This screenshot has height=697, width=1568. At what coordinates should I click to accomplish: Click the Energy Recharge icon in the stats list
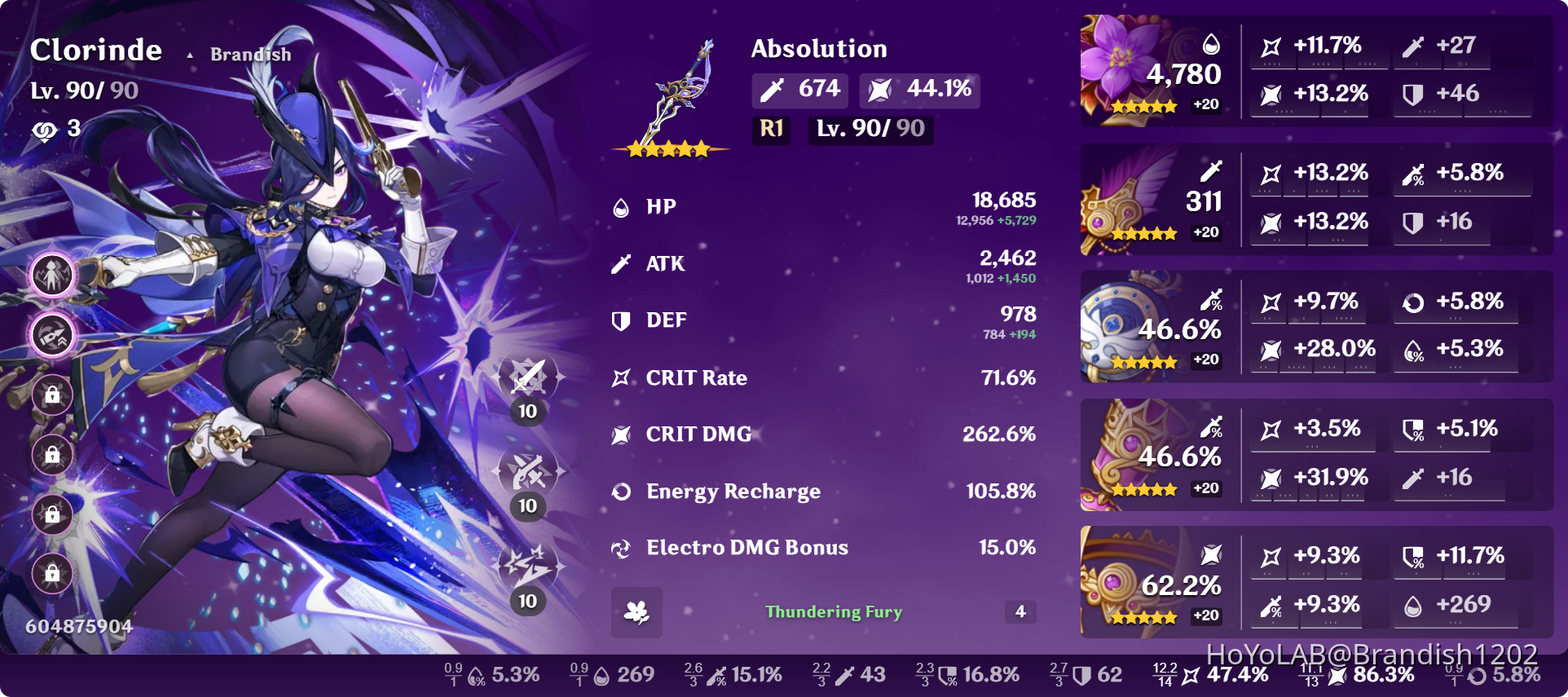point(622,491)
